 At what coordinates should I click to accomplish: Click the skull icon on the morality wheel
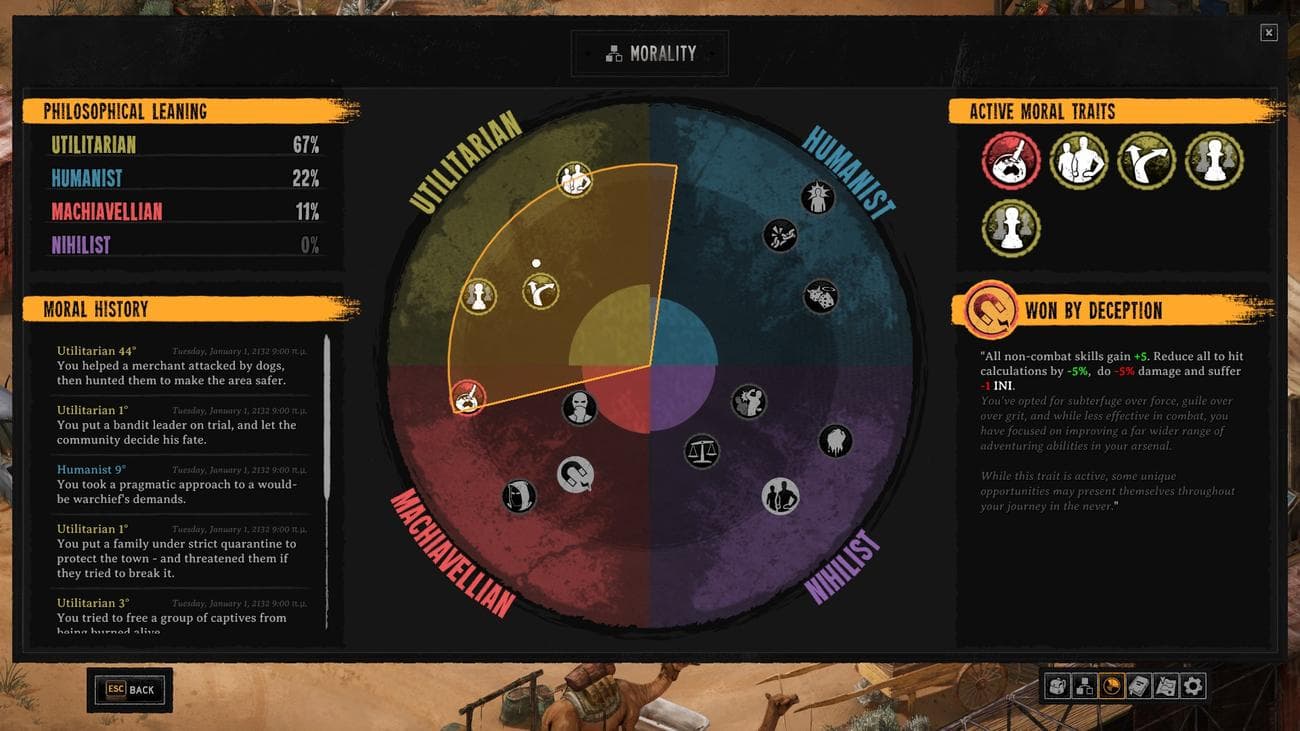pyautogui.click(x=581, y=410)
